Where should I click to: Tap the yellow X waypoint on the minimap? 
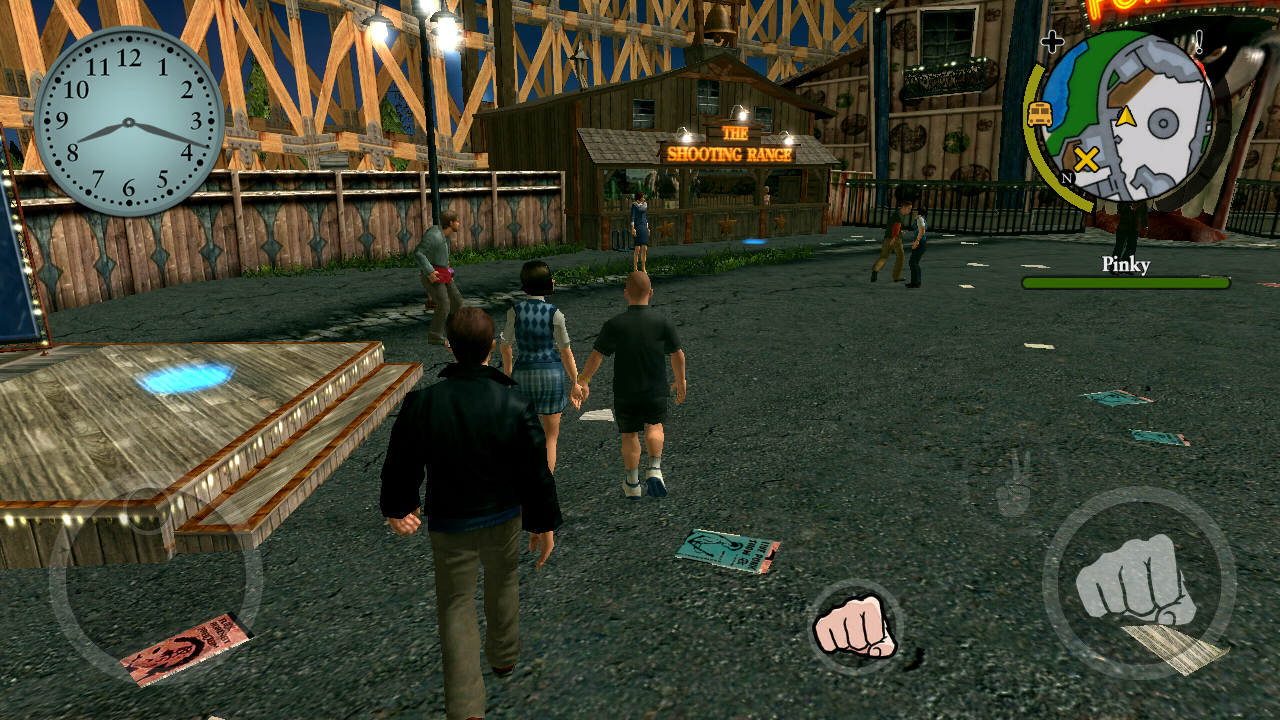1087,159
